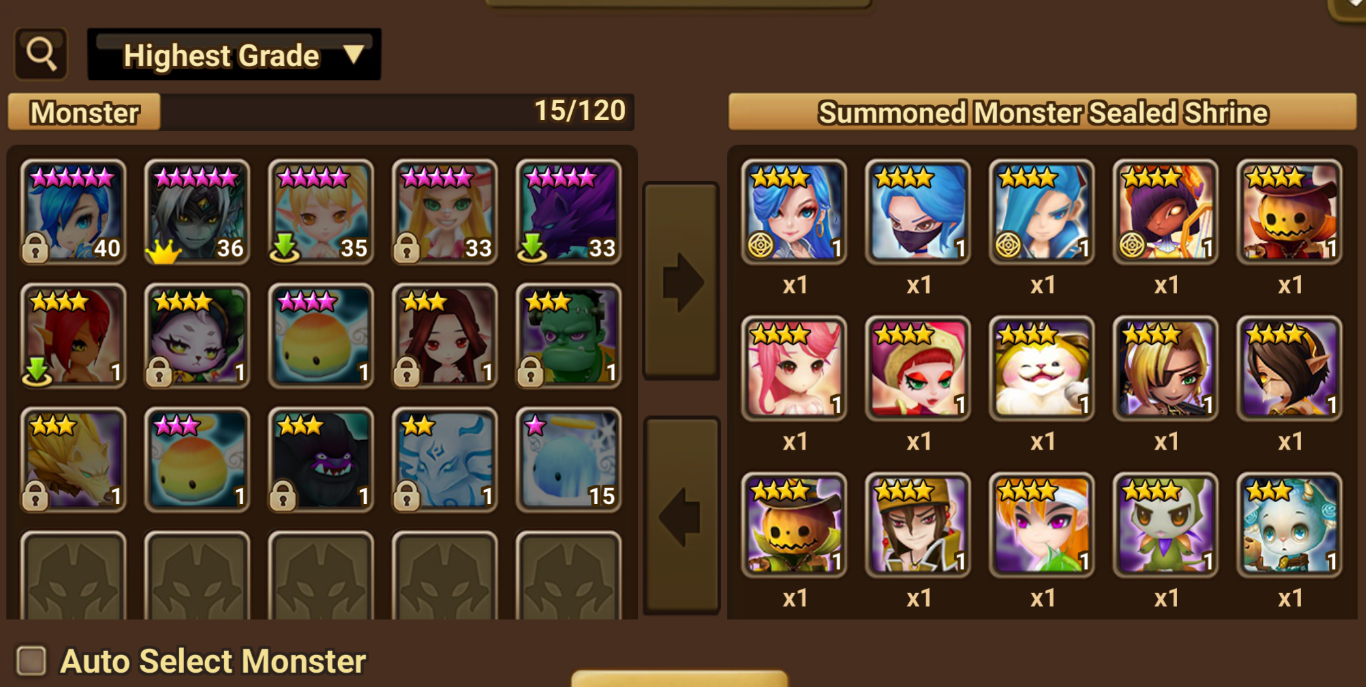Open the magnifying glass search
The height and width of the screenshot is (687, 1366).
(41, 54)
